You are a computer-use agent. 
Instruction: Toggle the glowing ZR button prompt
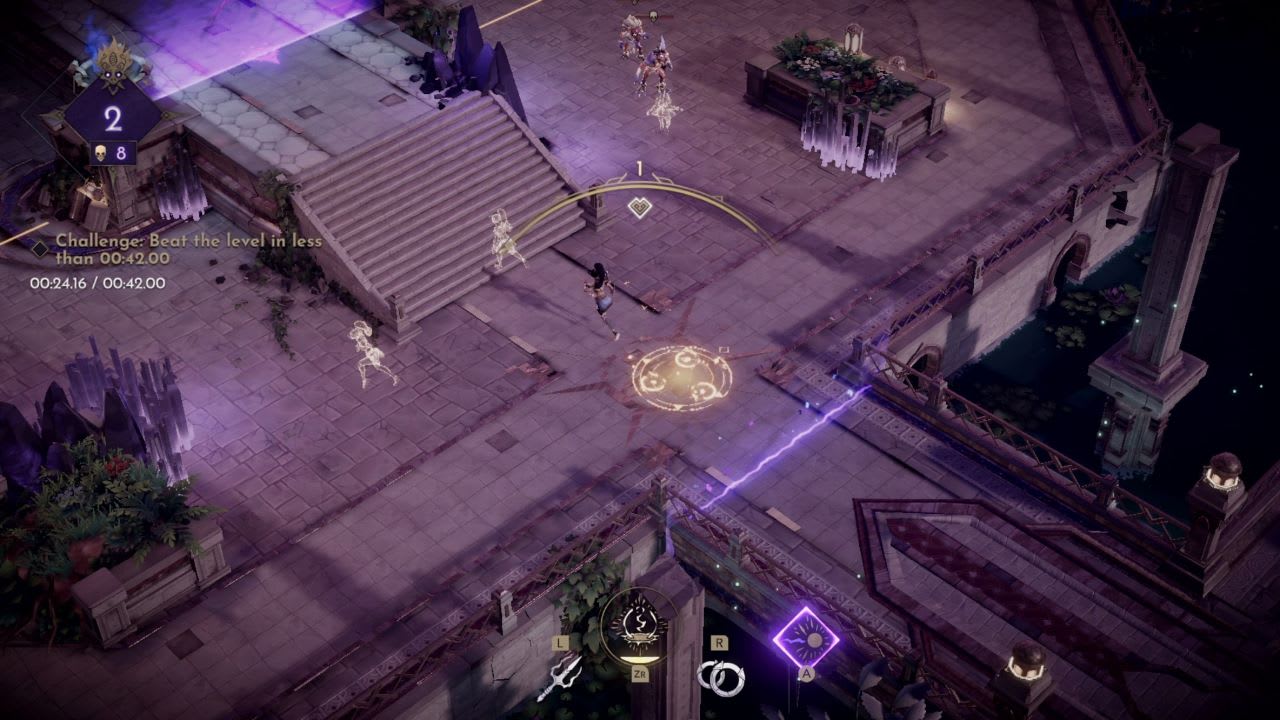click(x=640, y=675)
